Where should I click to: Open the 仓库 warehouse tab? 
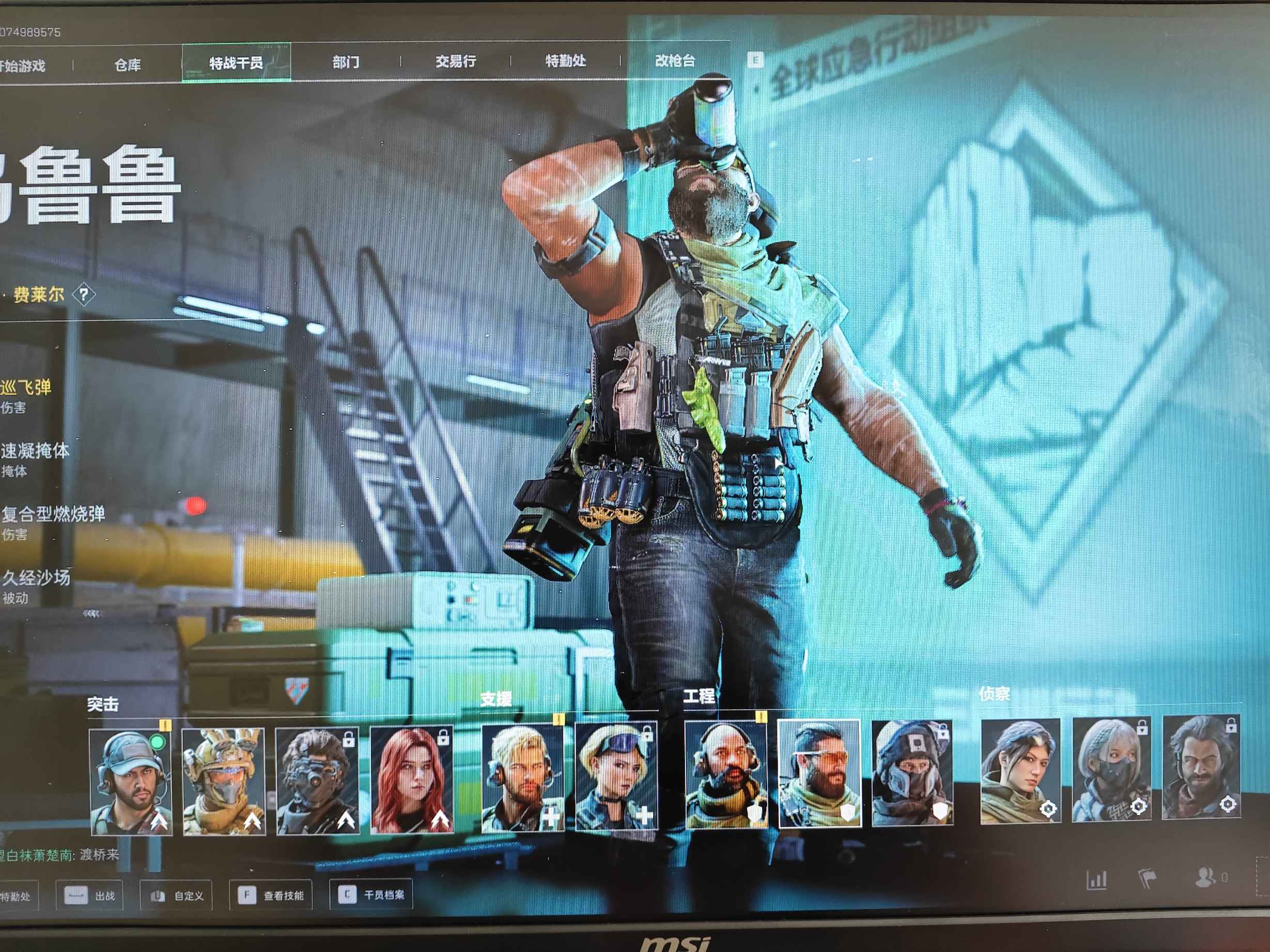128,65
